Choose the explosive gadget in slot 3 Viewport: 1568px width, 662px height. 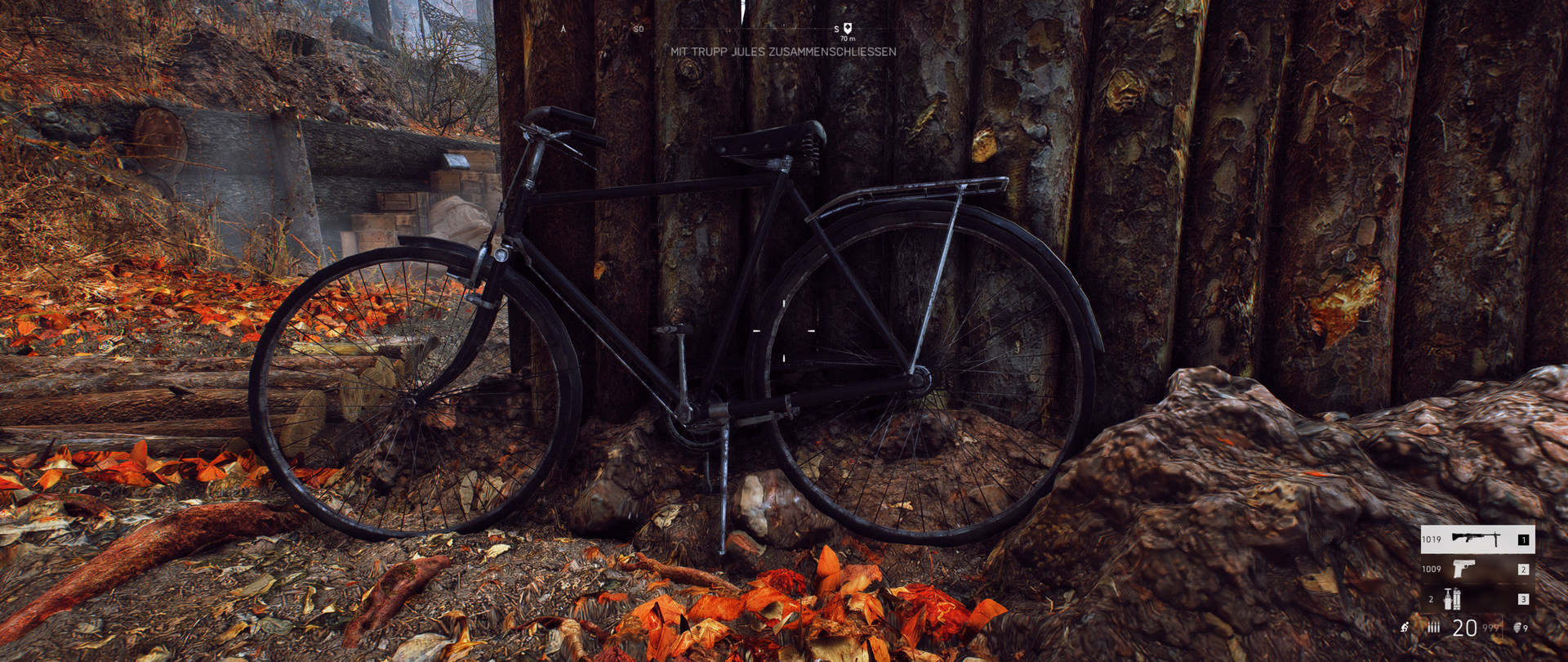(x=1452, y=599)
